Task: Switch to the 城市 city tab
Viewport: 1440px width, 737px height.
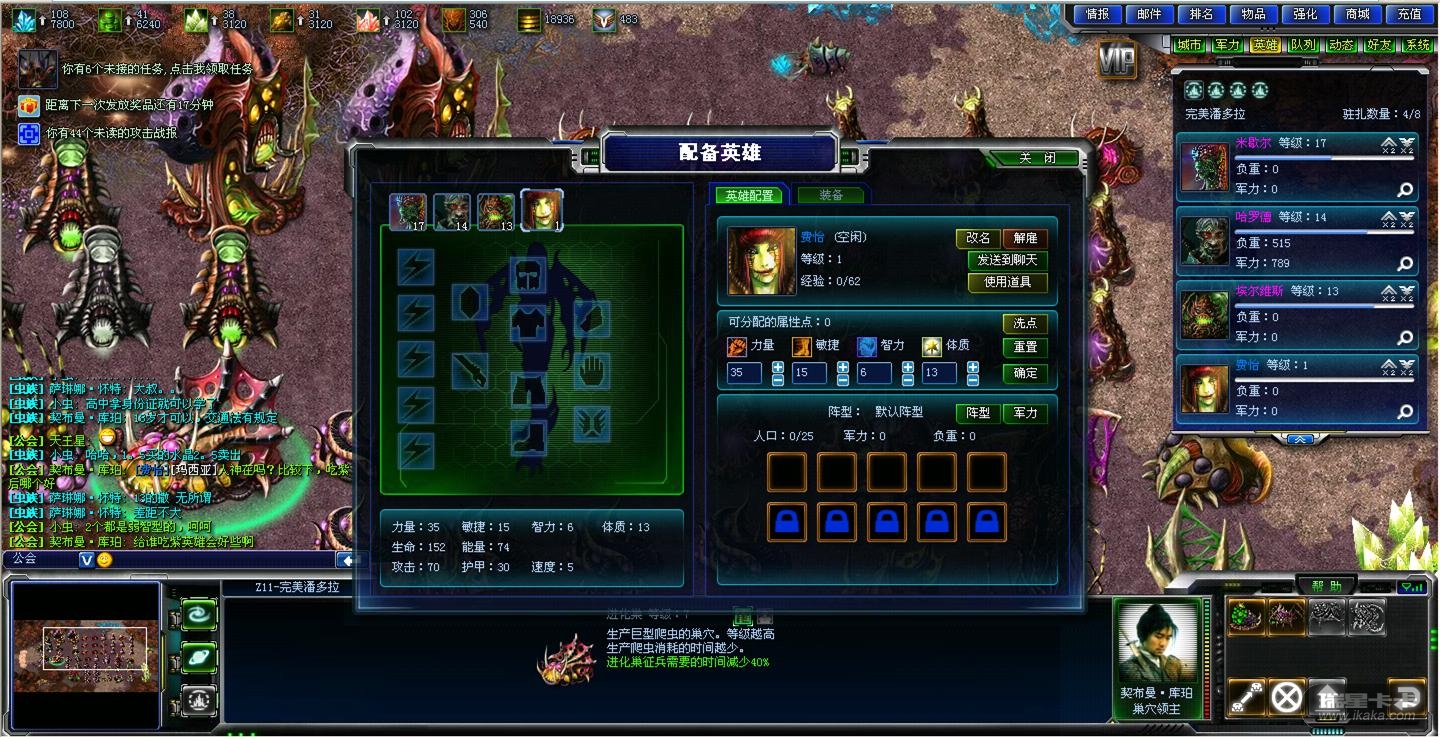Action: coord(1189,45)
